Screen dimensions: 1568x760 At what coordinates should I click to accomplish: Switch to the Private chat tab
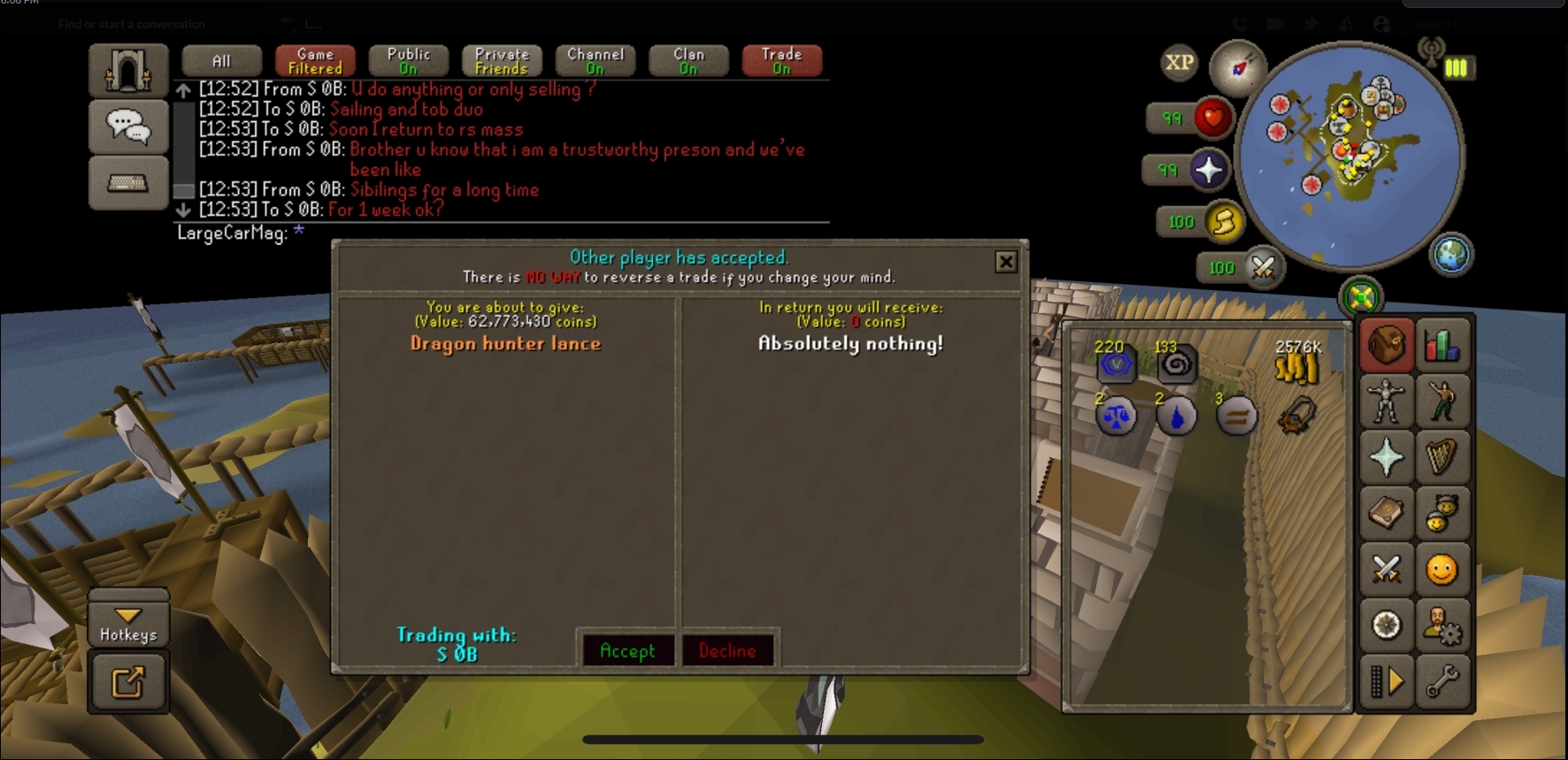(502, 61)
